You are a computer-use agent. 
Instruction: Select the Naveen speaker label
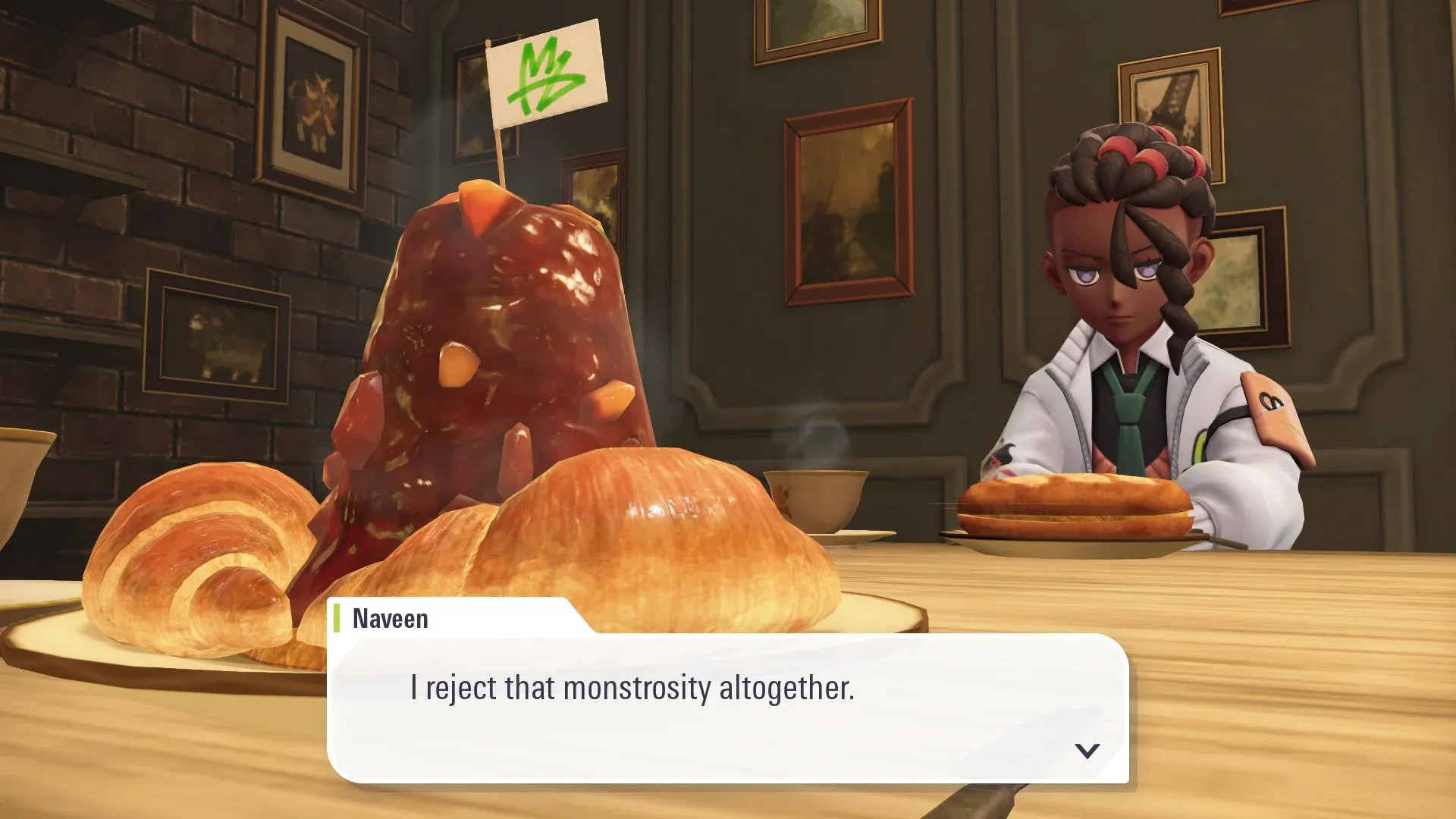(x=389, y=619)
